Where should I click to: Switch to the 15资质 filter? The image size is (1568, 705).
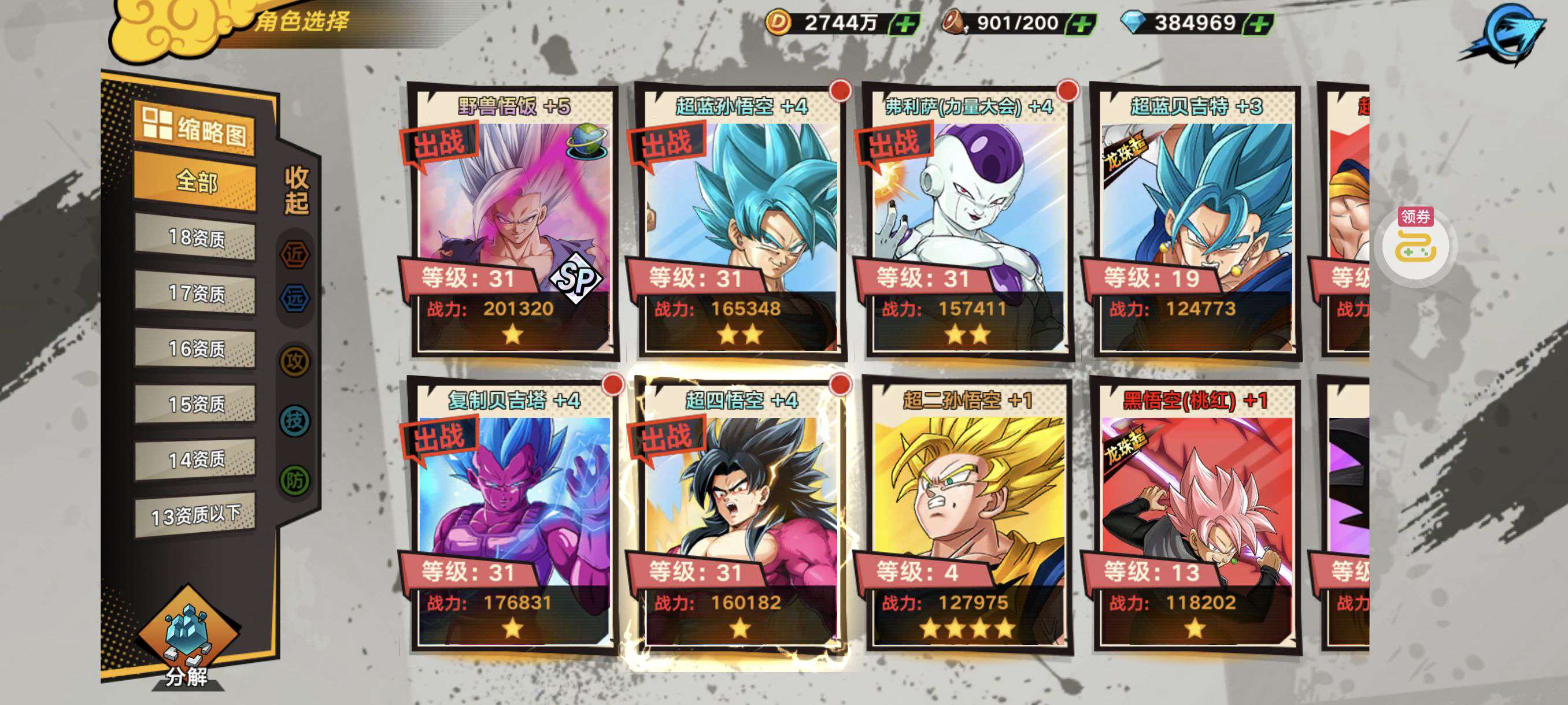point(195,405)
